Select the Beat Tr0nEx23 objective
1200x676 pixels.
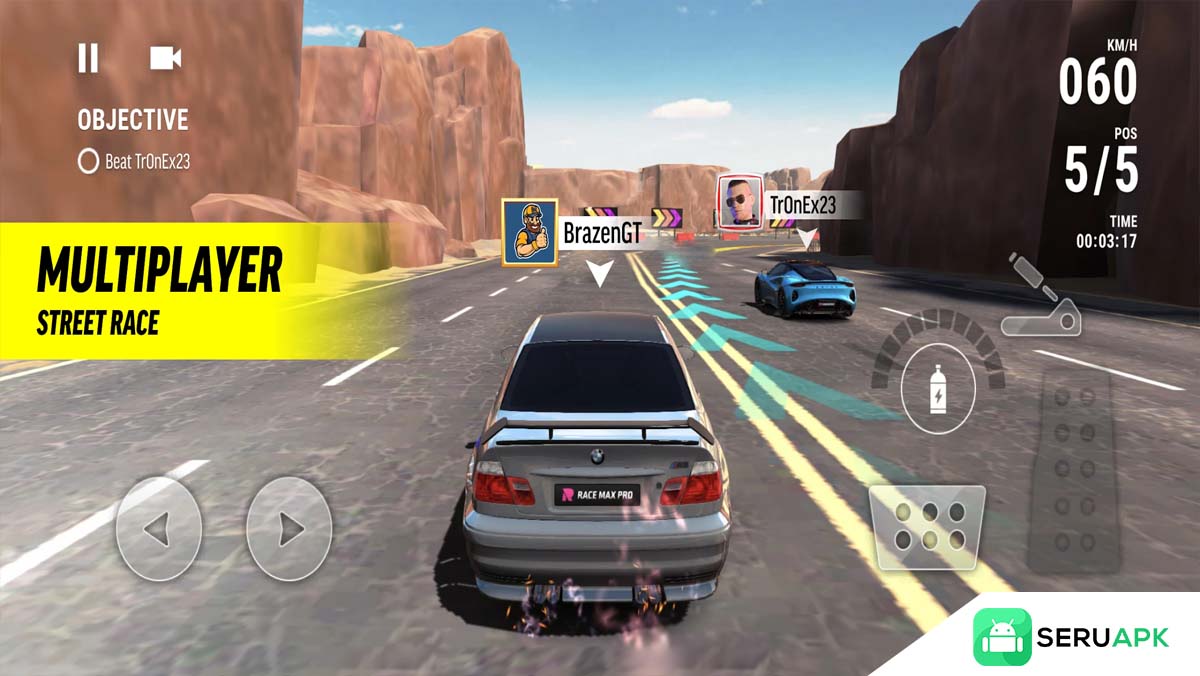pos(134,161)
